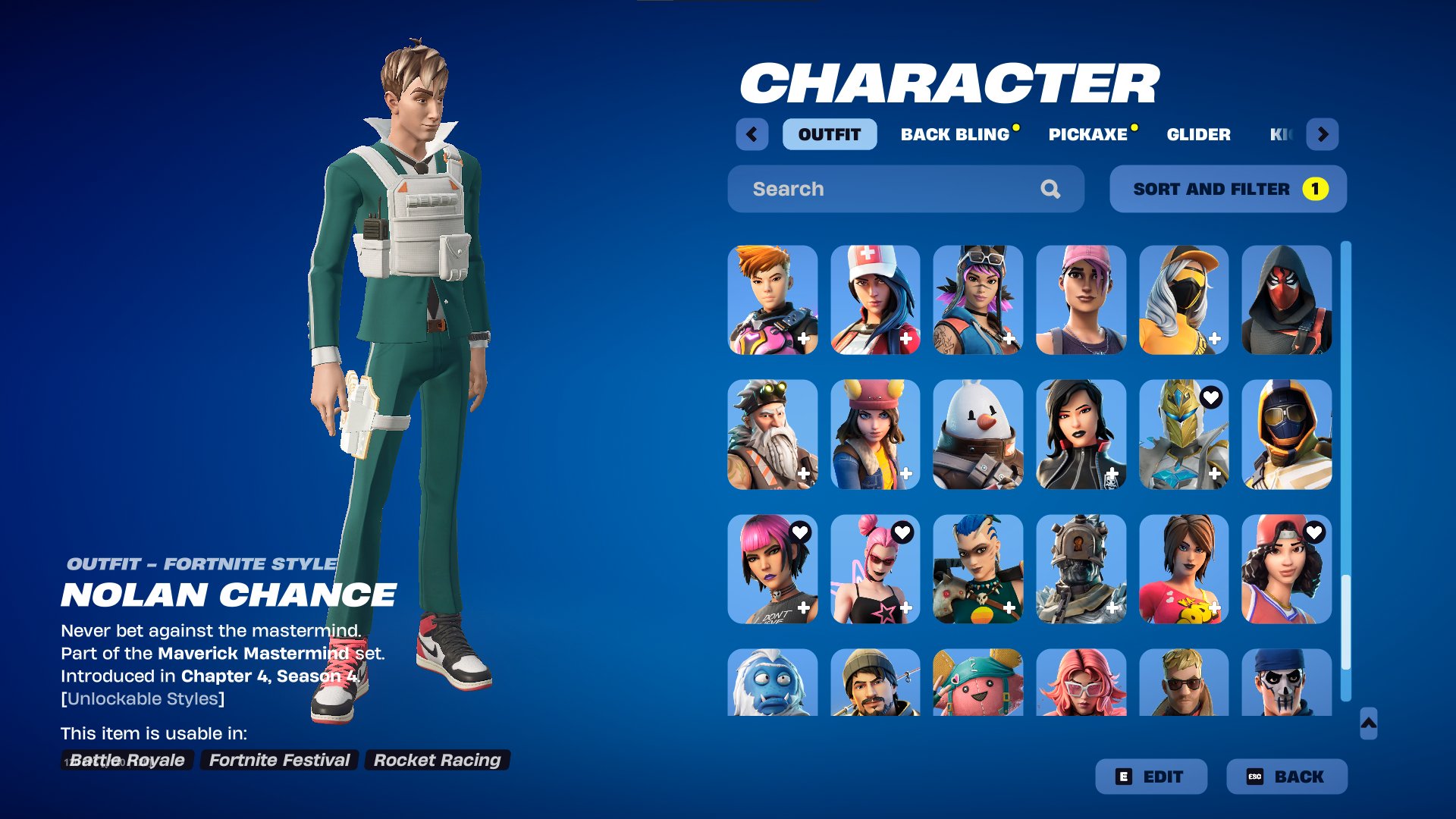This screenshot has height=819, width=1456.
Task: Unfavorite the golden knight outfit heart
Action: pyautogui.click(x=1212, y=397)
